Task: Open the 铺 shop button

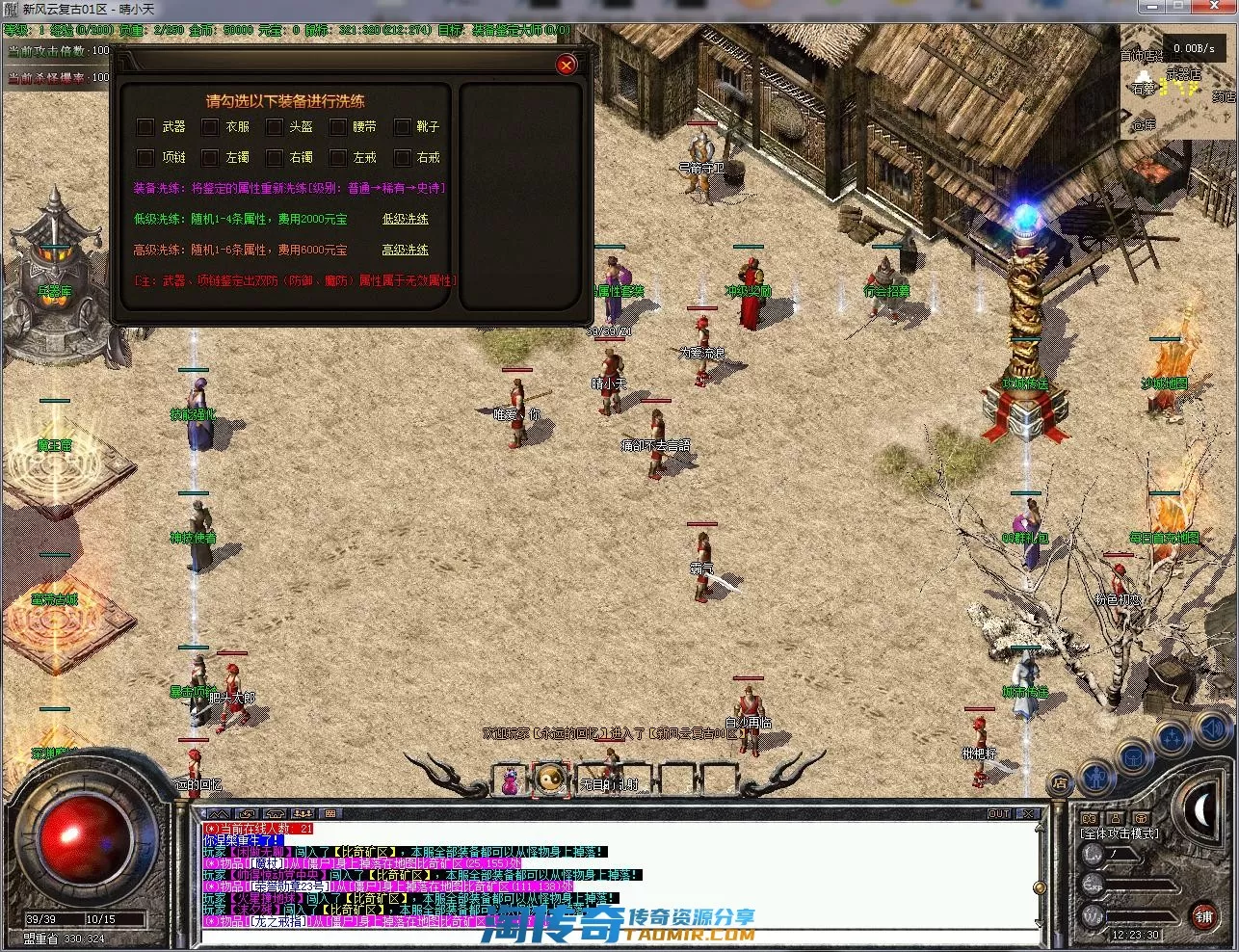Action: (1204, 916)
